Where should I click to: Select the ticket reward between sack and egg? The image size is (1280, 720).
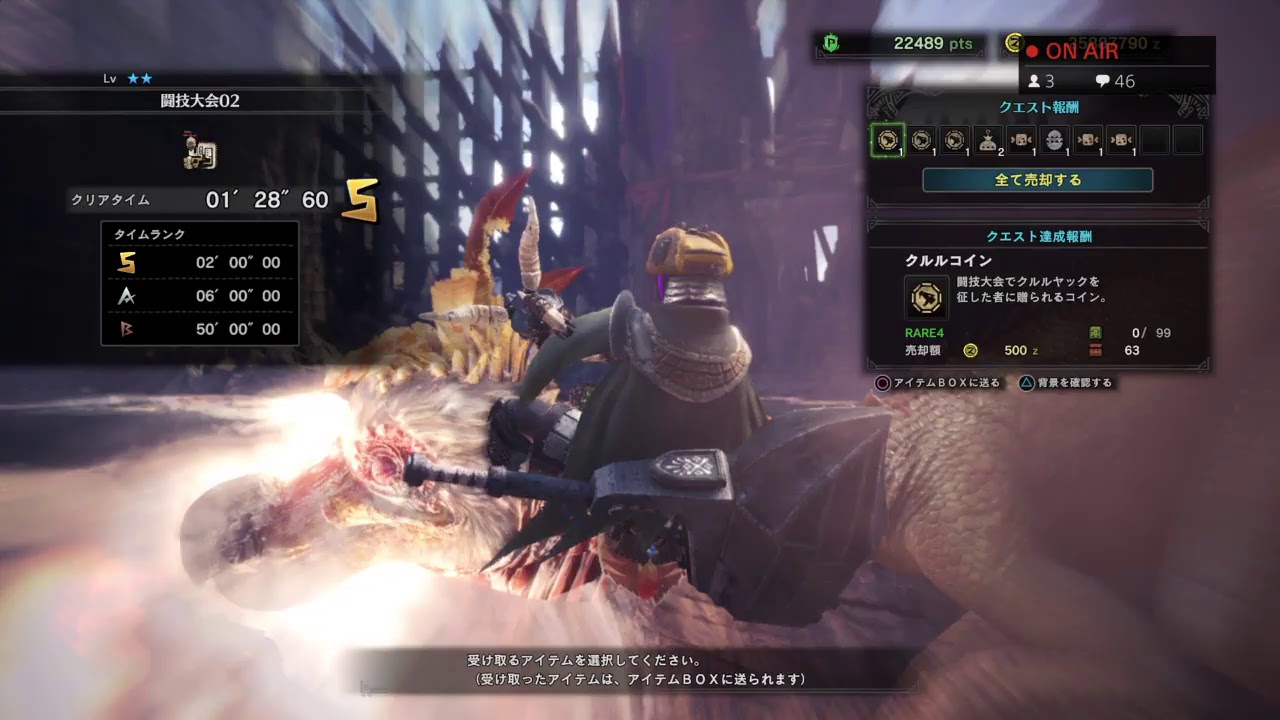pyautogui.click(x=1022, y=140)
